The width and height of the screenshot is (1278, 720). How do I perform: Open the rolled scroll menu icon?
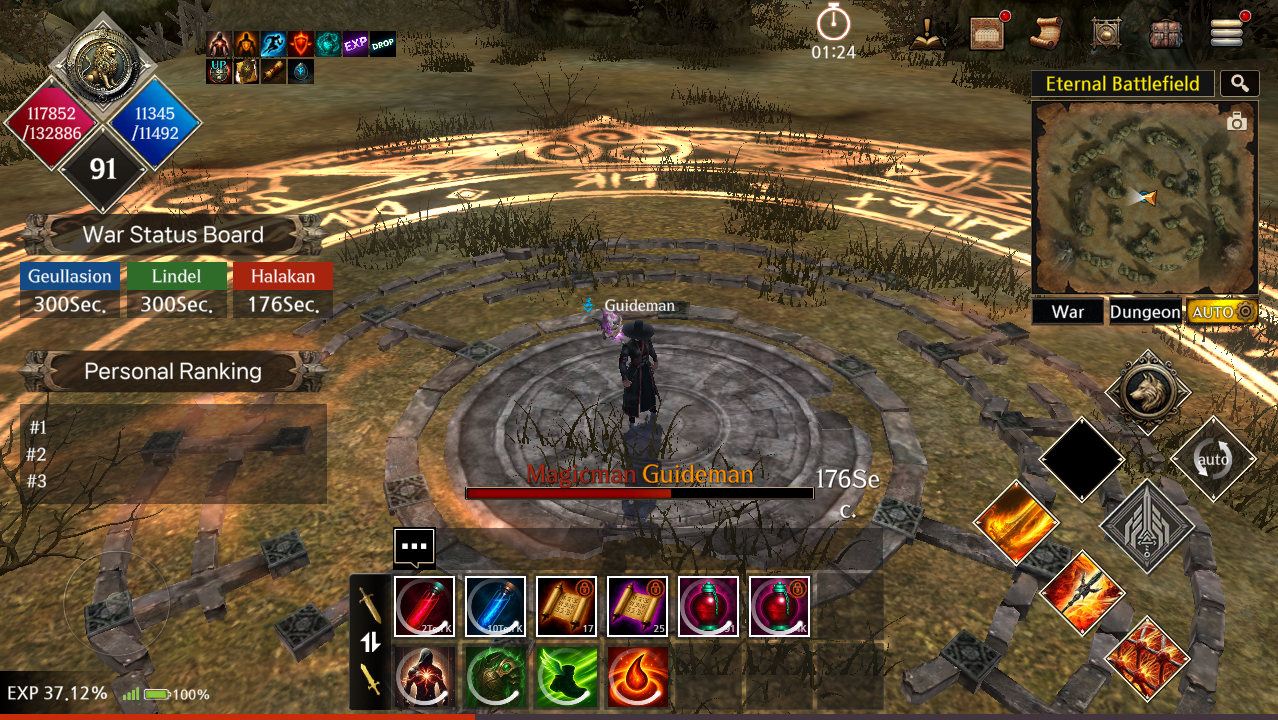click(x=1046, y=33)
